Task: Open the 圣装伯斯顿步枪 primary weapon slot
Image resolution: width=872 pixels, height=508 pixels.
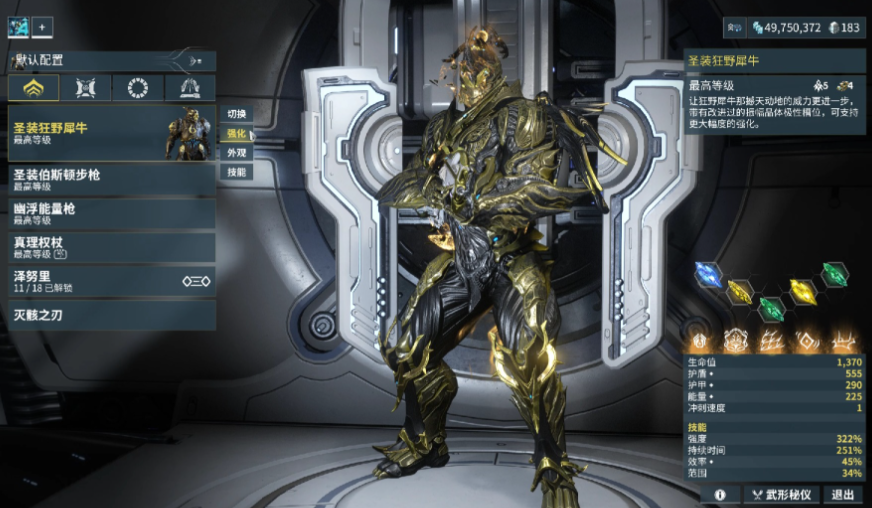Action: pyautogui.click(x=110, y=179)
